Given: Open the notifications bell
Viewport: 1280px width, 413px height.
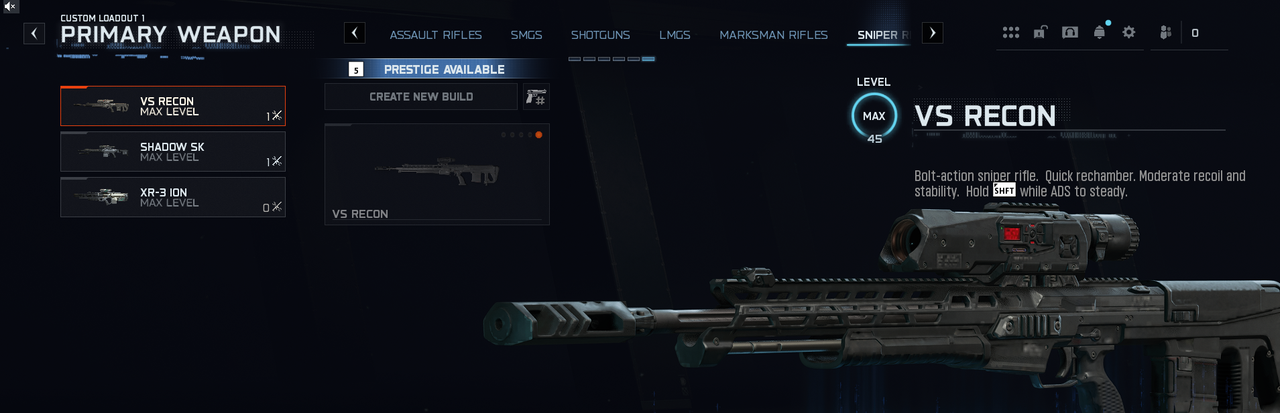Looking at the screenshot, I should [1100, 33].
